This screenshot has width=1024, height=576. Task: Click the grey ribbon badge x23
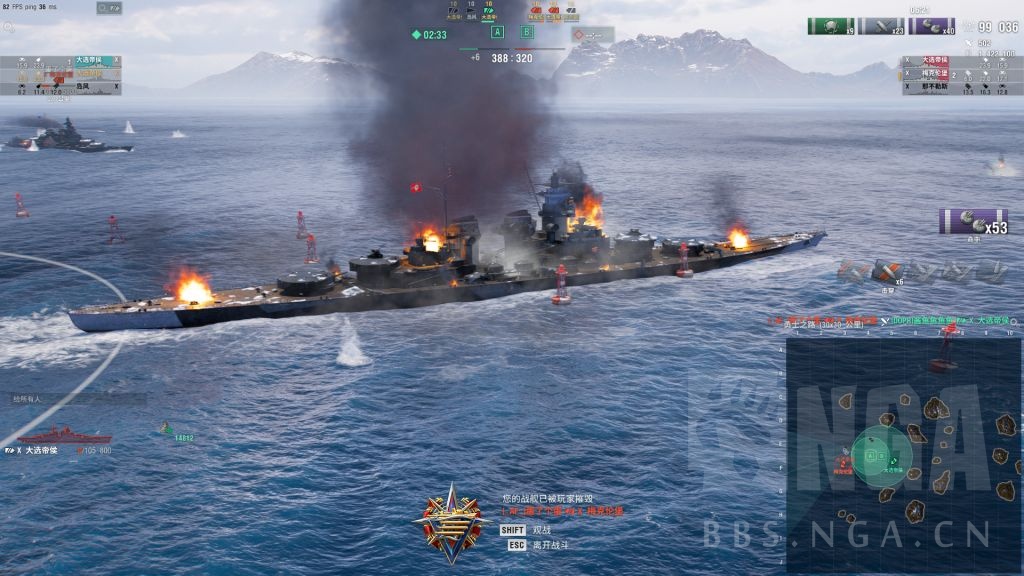tap(881, 27)
